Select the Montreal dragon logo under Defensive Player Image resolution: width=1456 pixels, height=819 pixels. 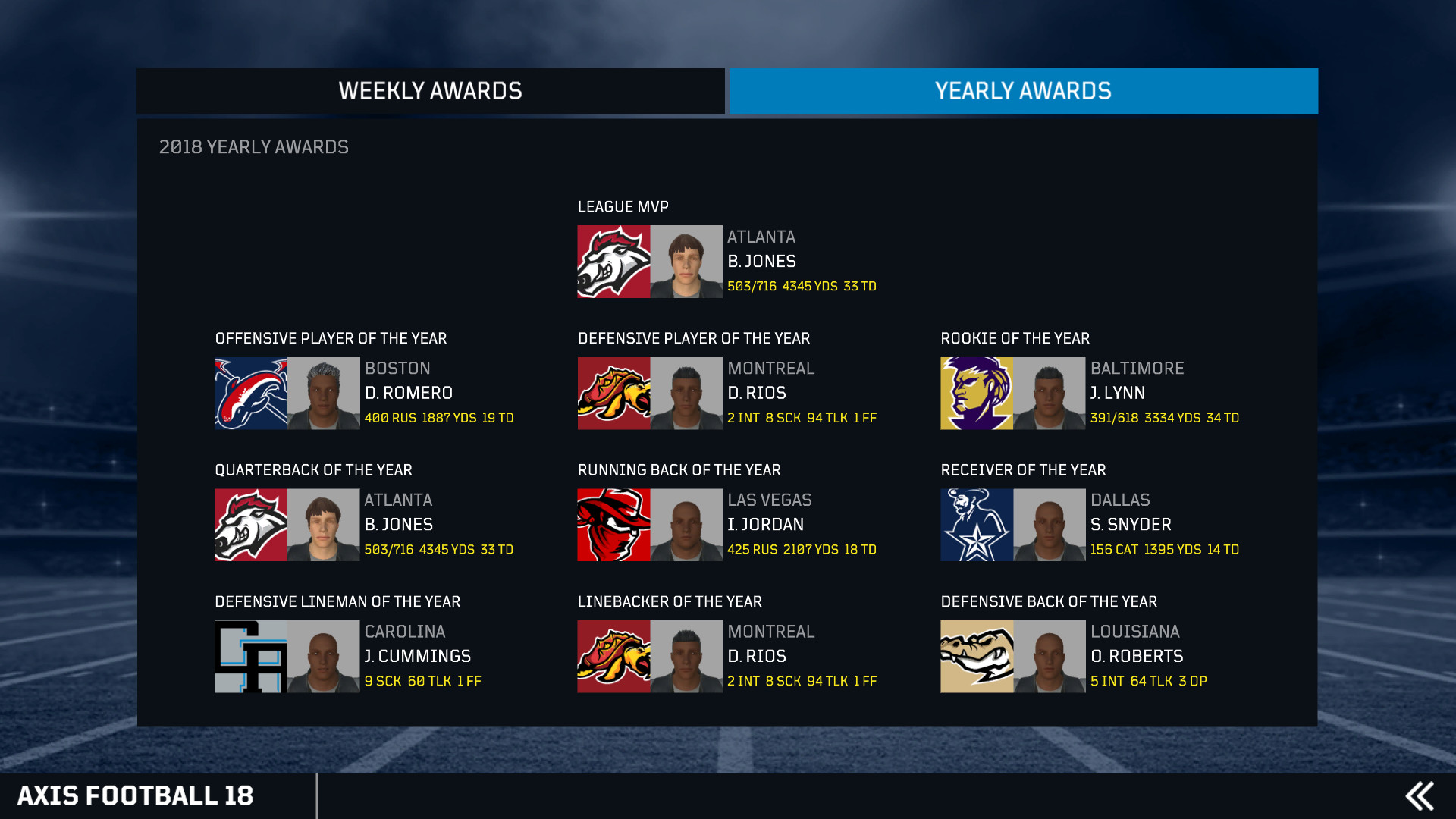coord(613,394)
